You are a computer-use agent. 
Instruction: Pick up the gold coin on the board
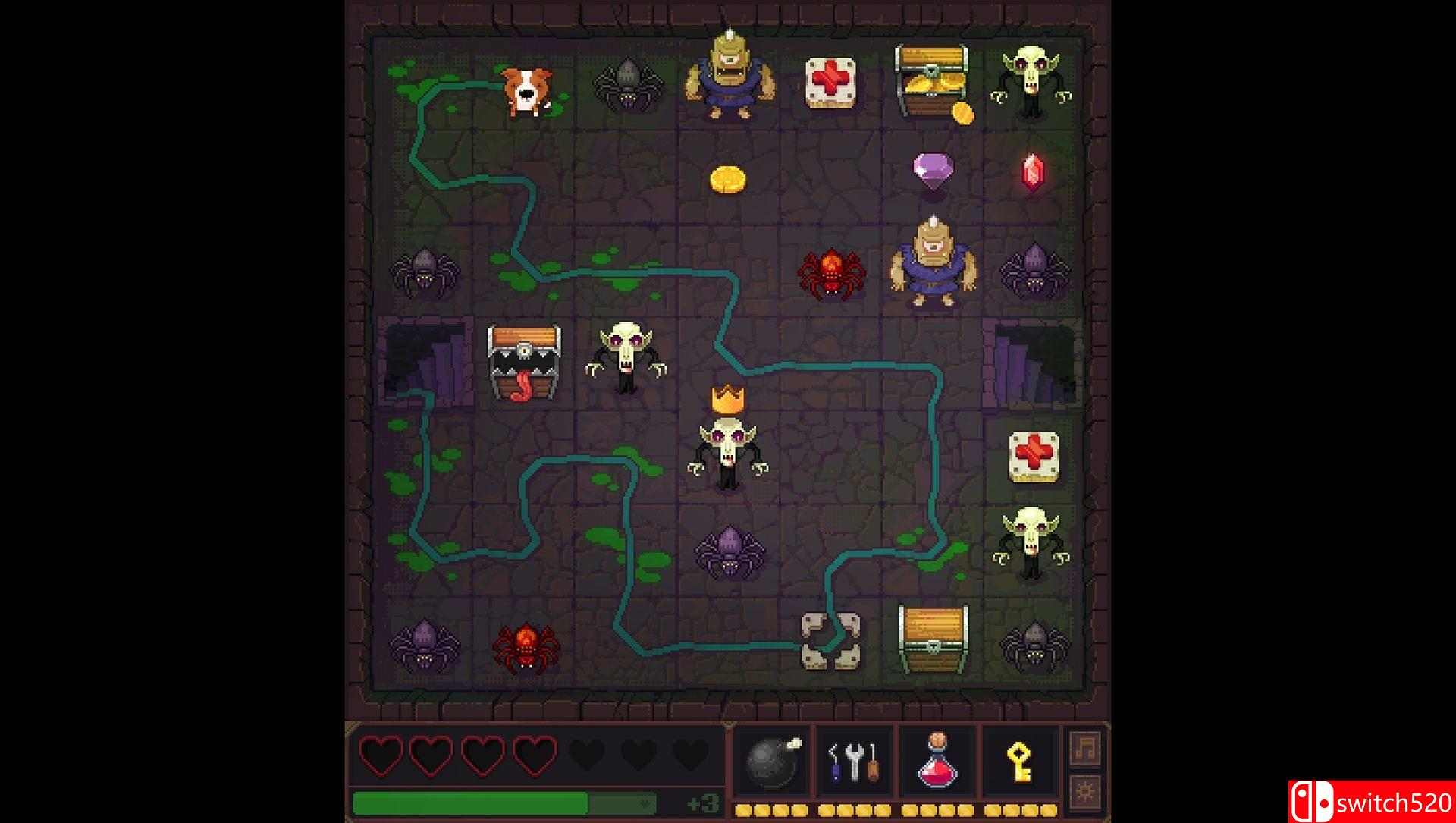point(729,177)
